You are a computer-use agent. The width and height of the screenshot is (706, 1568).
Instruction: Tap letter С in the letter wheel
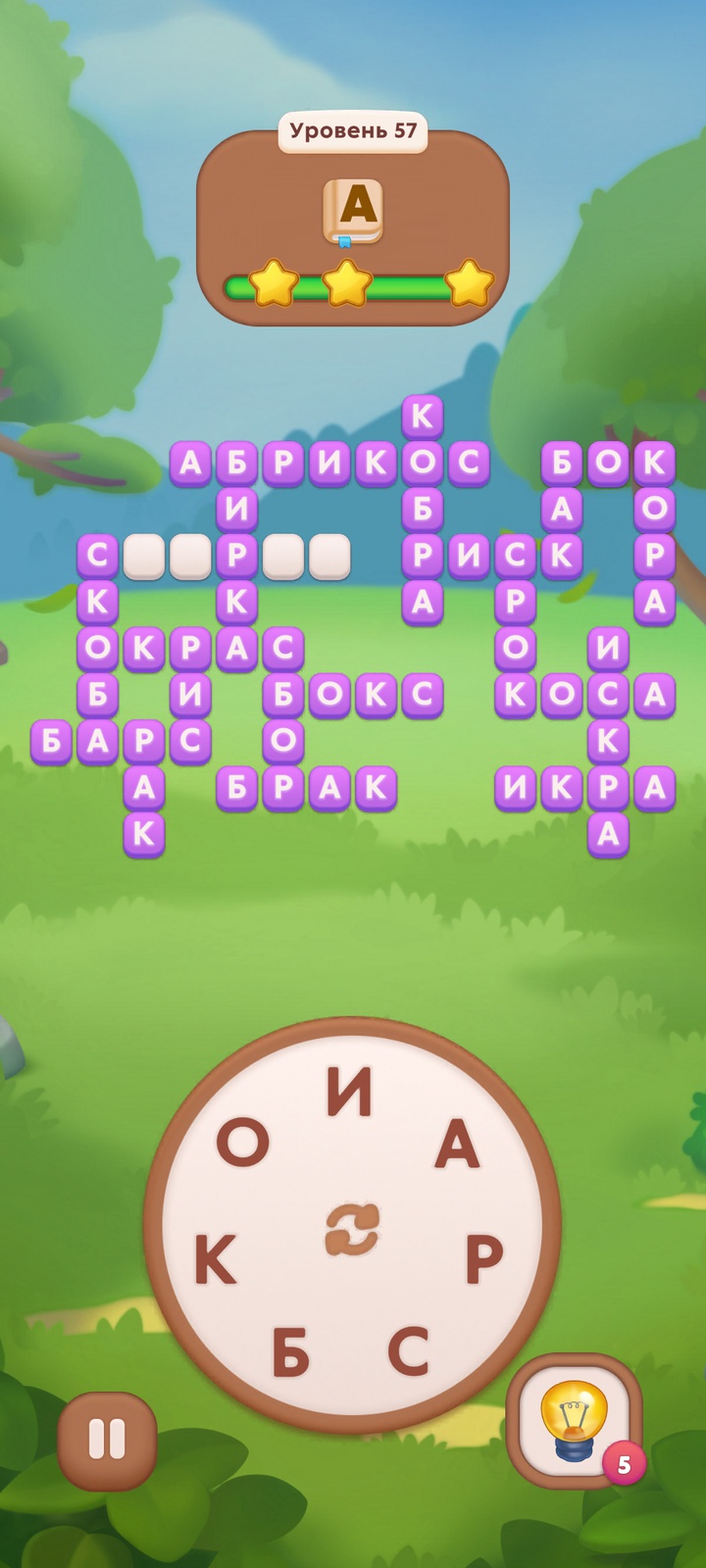pyautogui.click(x=408, y=1349)
